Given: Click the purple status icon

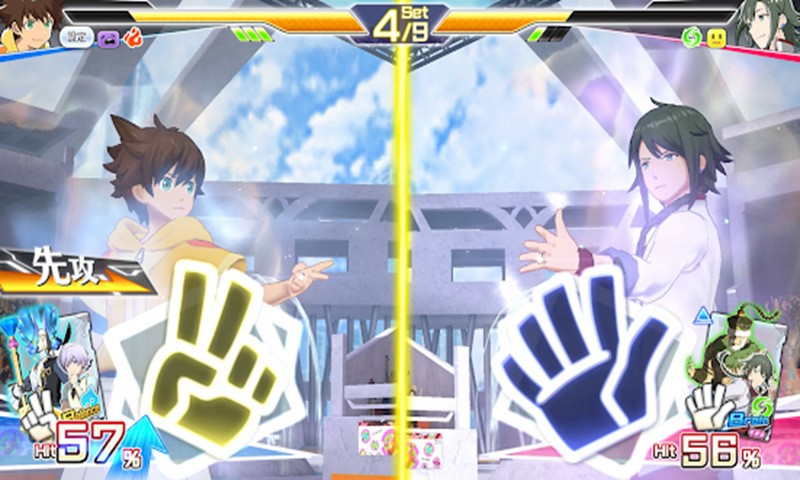Looking at the screenshot, I should pyautogui.click(x=107, y=38).
